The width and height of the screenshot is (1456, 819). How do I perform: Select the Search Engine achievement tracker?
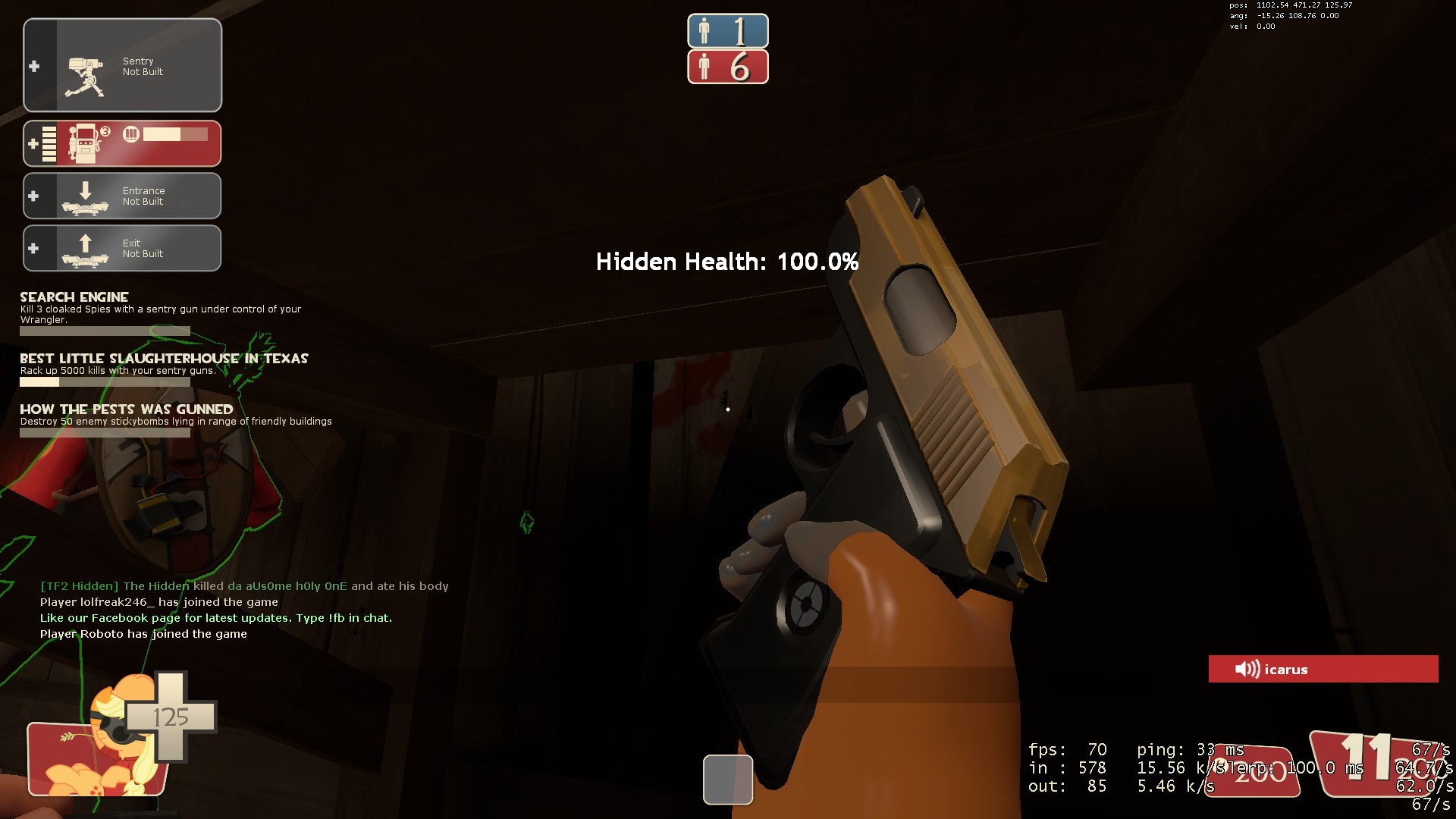[74, 297]
